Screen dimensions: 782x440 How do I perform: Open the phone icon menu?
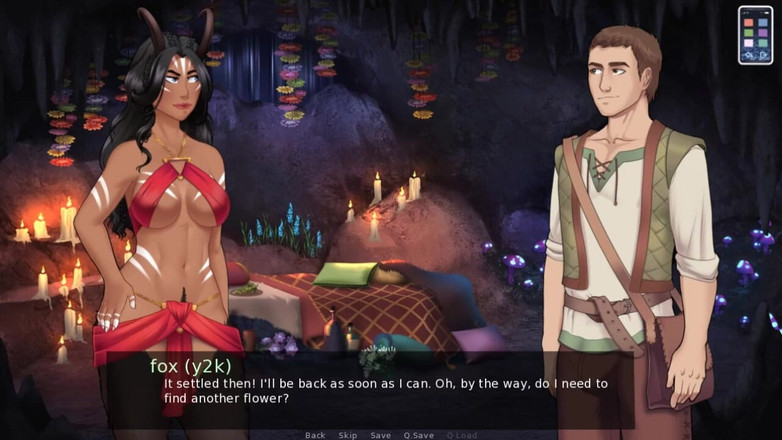(x=755, y=35)
